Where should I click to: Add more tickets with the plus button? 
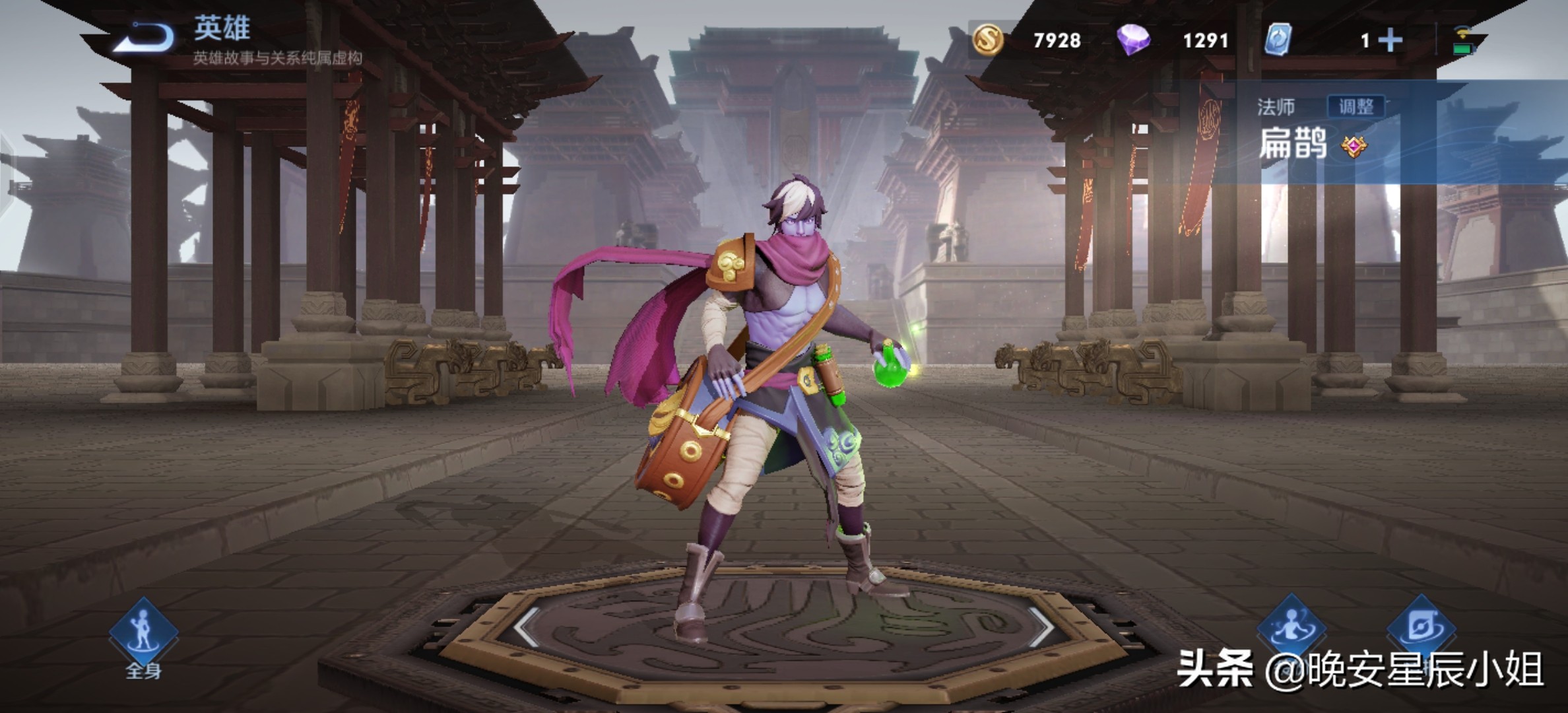click(1390, 40)
